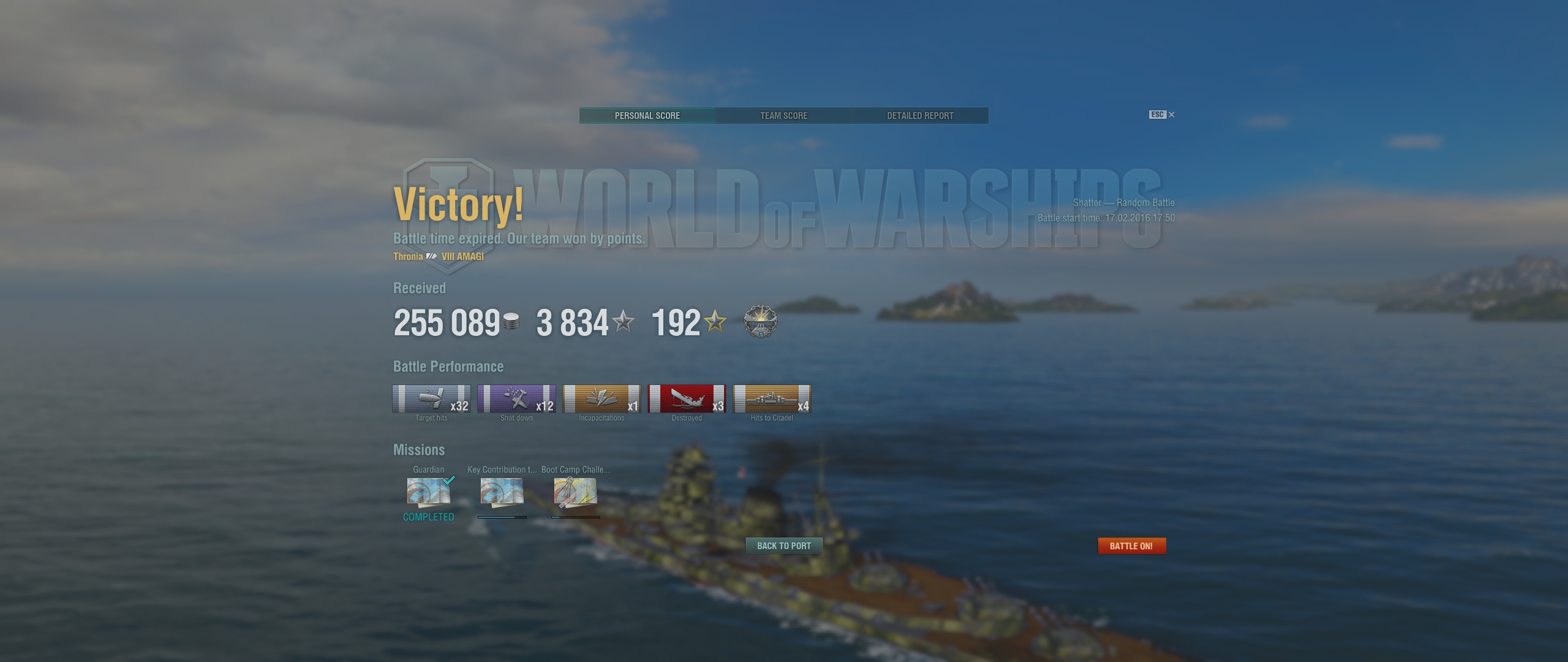The width and height of the screenshot is (1568, 662).
Task: Inspect the achievement medal beside earned XP
Action: [x=760, y=322]
